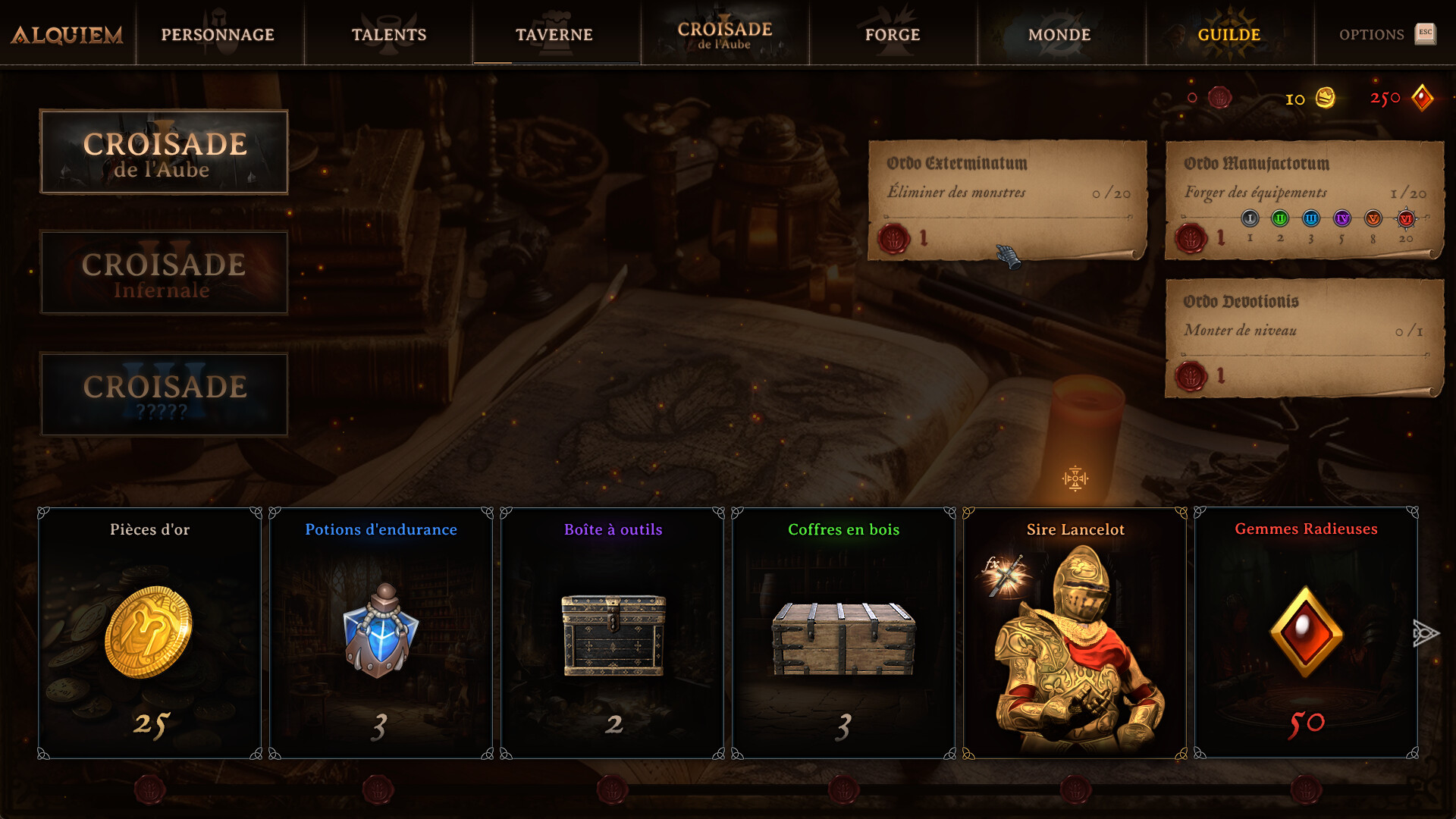Click the gold crown coin currency icon

click(1326, 98)
